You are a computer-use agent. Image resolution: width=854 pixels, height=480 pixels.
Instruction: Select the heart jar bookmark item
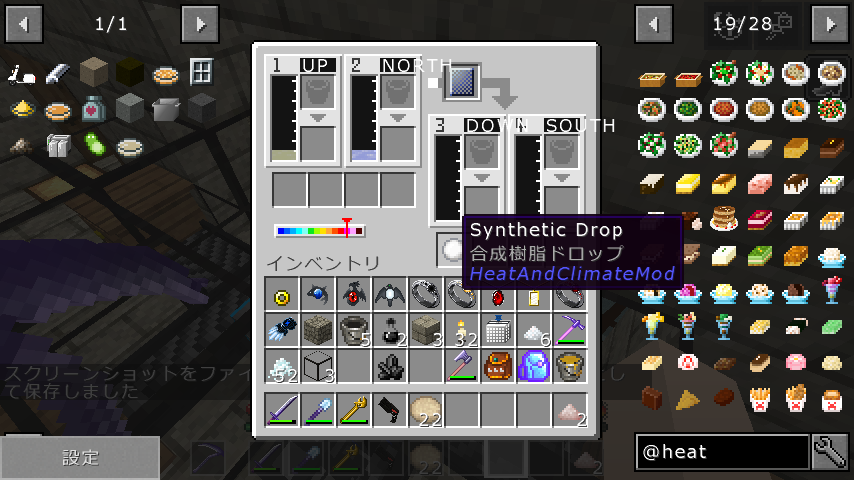[95, 108]
